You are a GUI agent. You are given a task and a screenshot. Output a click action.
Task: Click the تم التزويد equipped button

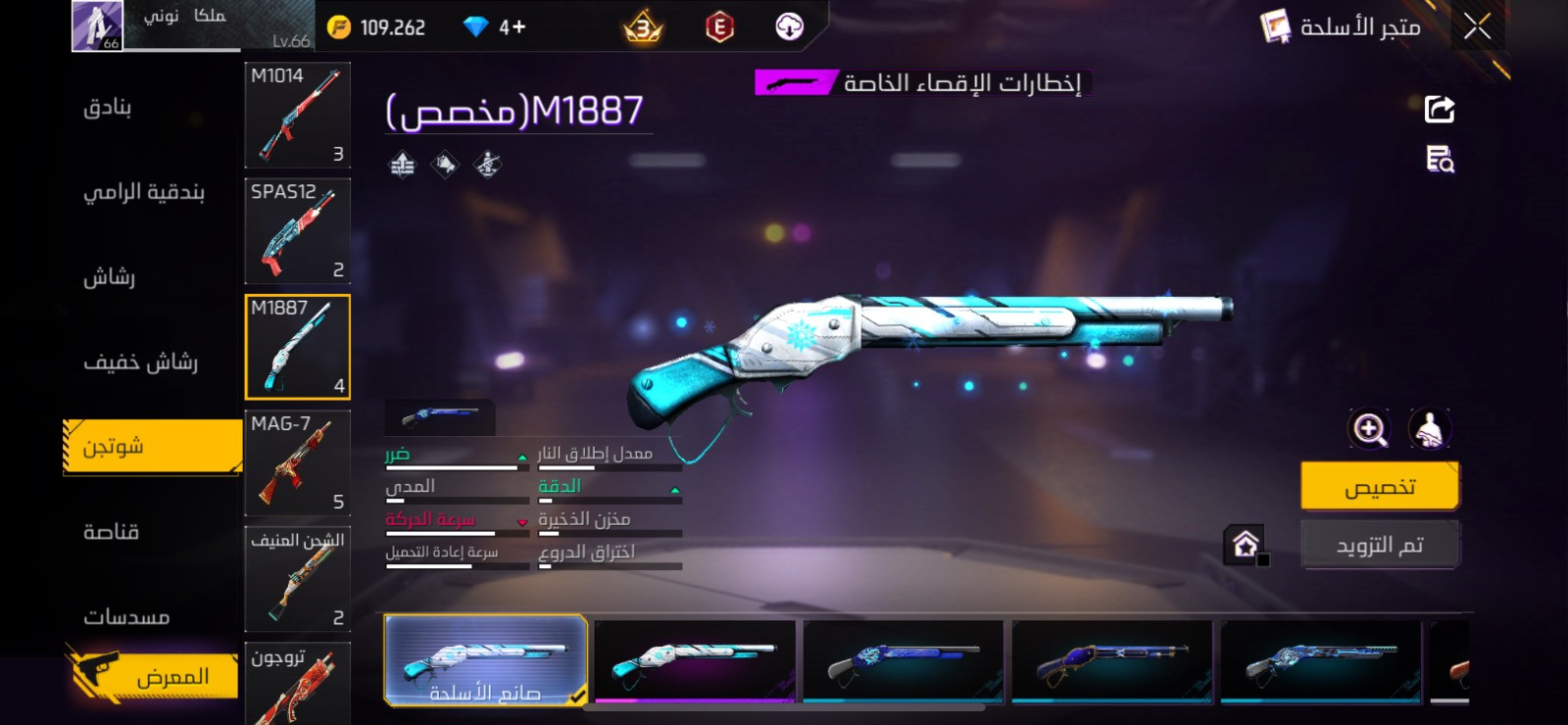(1379, 544)
